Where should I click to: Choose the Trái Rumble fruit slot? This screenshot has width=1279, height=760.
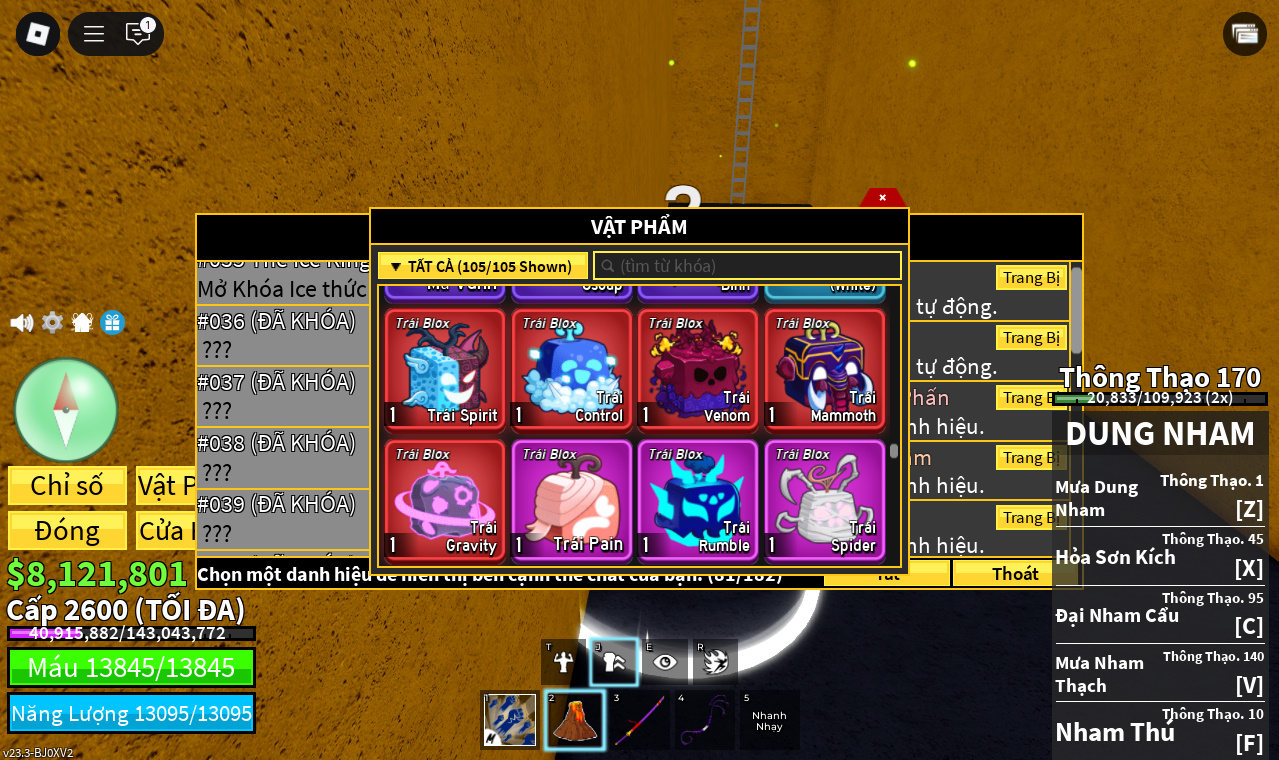point(698,500)
